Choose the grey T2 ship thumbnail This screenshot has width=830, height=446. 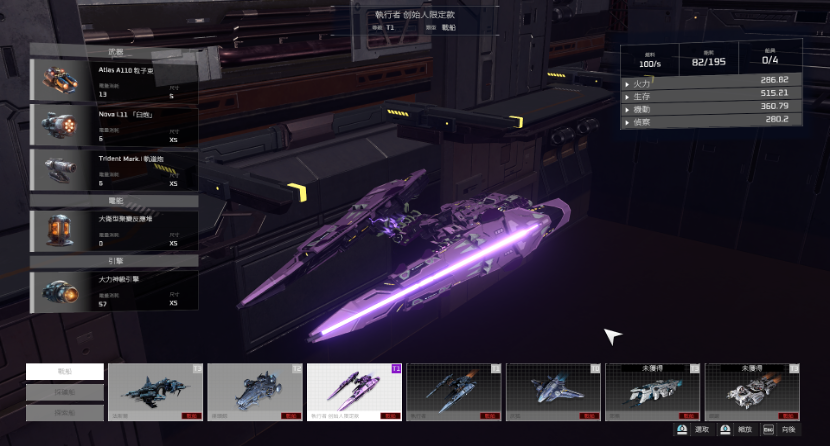pyautogui.click(x=255, y=391)
